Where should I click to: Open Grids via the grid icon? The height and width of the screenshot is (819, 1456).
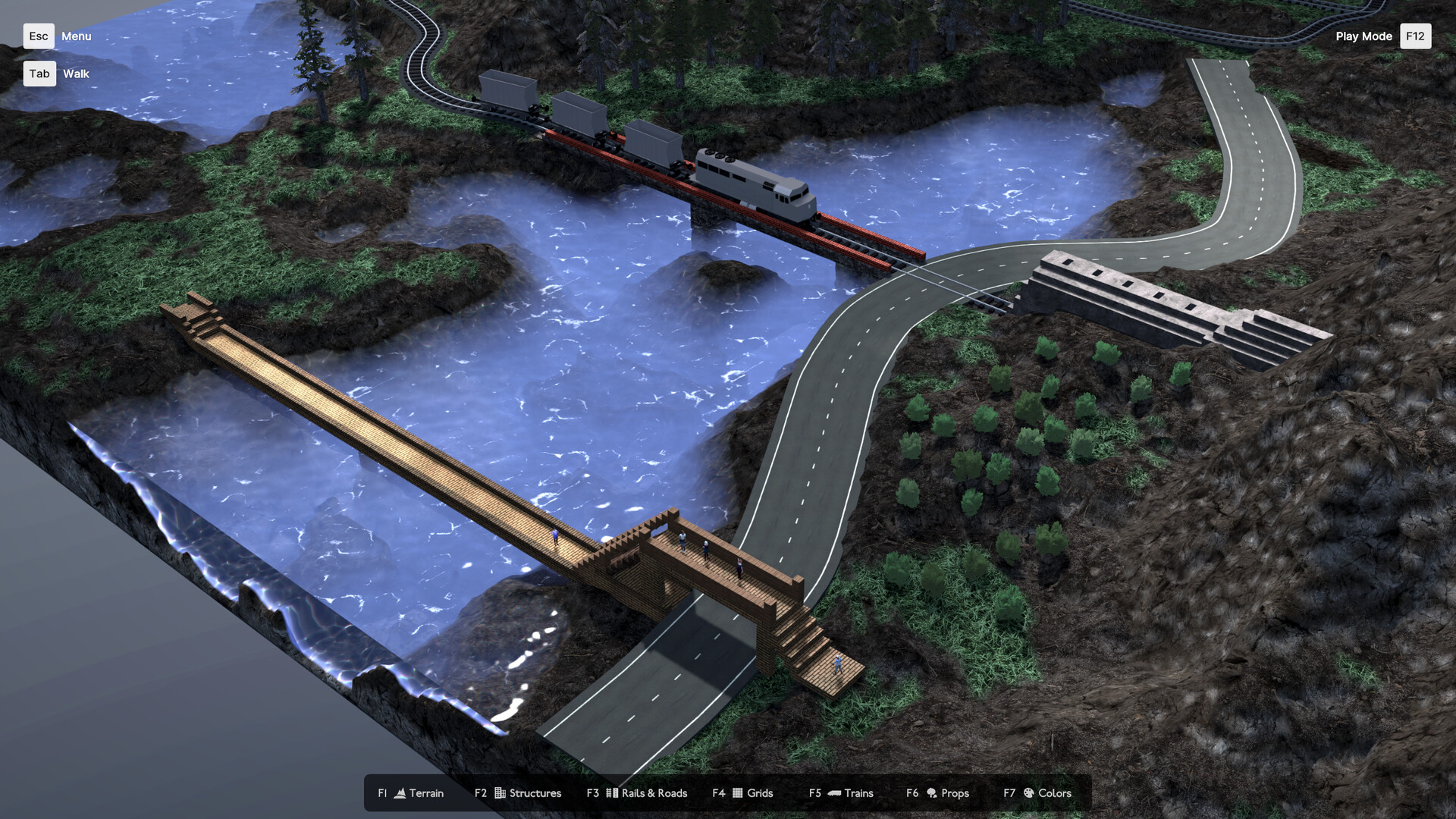click(737, 793)
